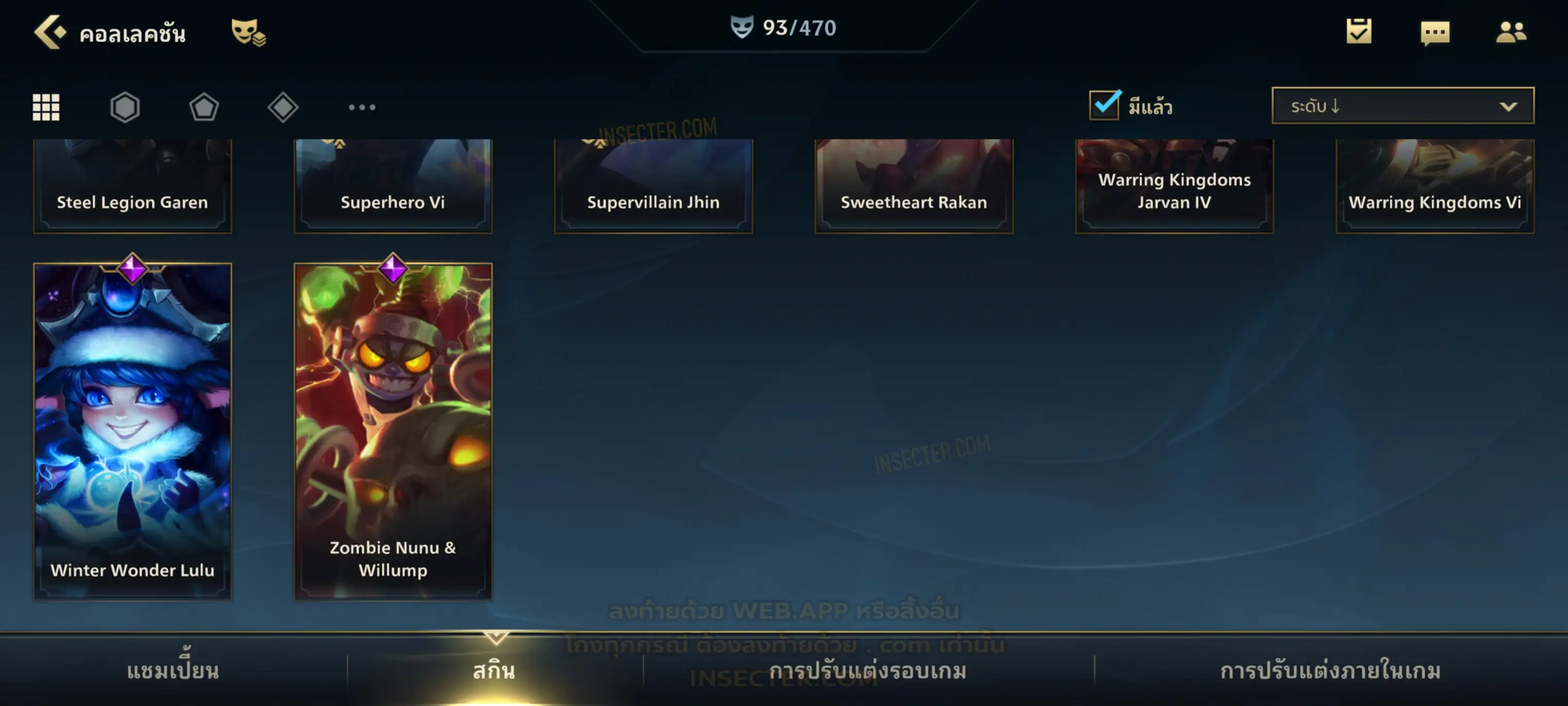Screen dimensions: 1568x706
Task: Select Zombie Nunu & Willump skin
Action: [x=393, y=431]
